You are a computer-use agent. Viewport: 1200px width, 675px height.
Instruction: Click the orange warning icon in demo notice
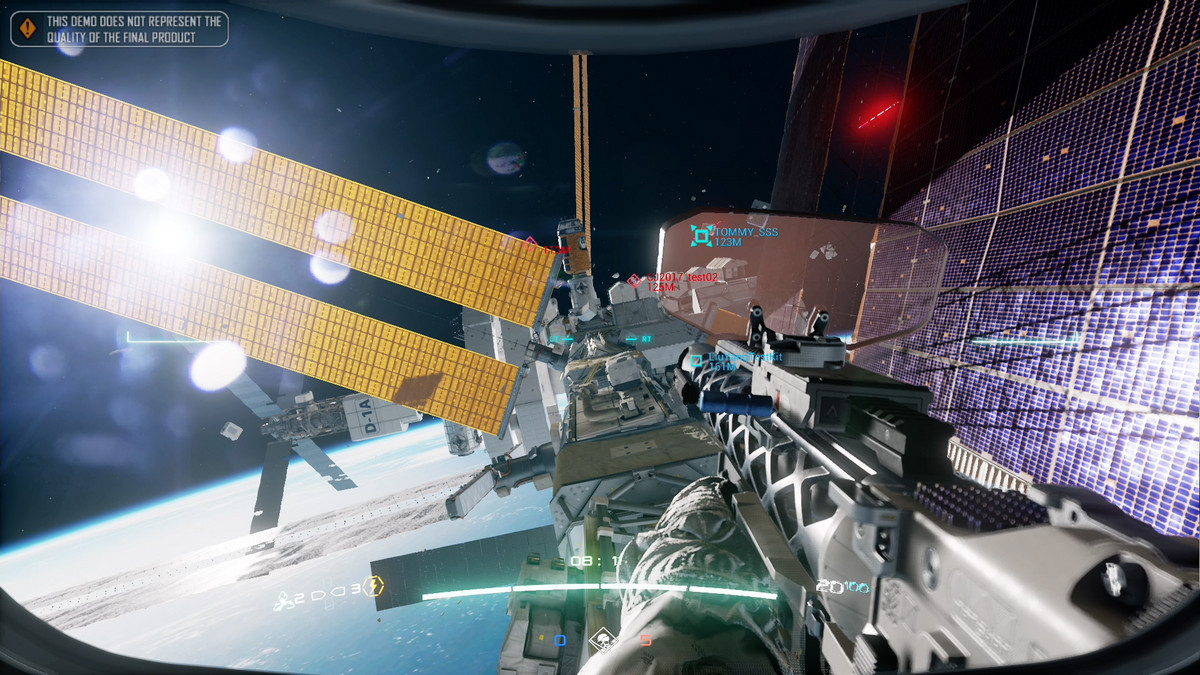point(28,28)
